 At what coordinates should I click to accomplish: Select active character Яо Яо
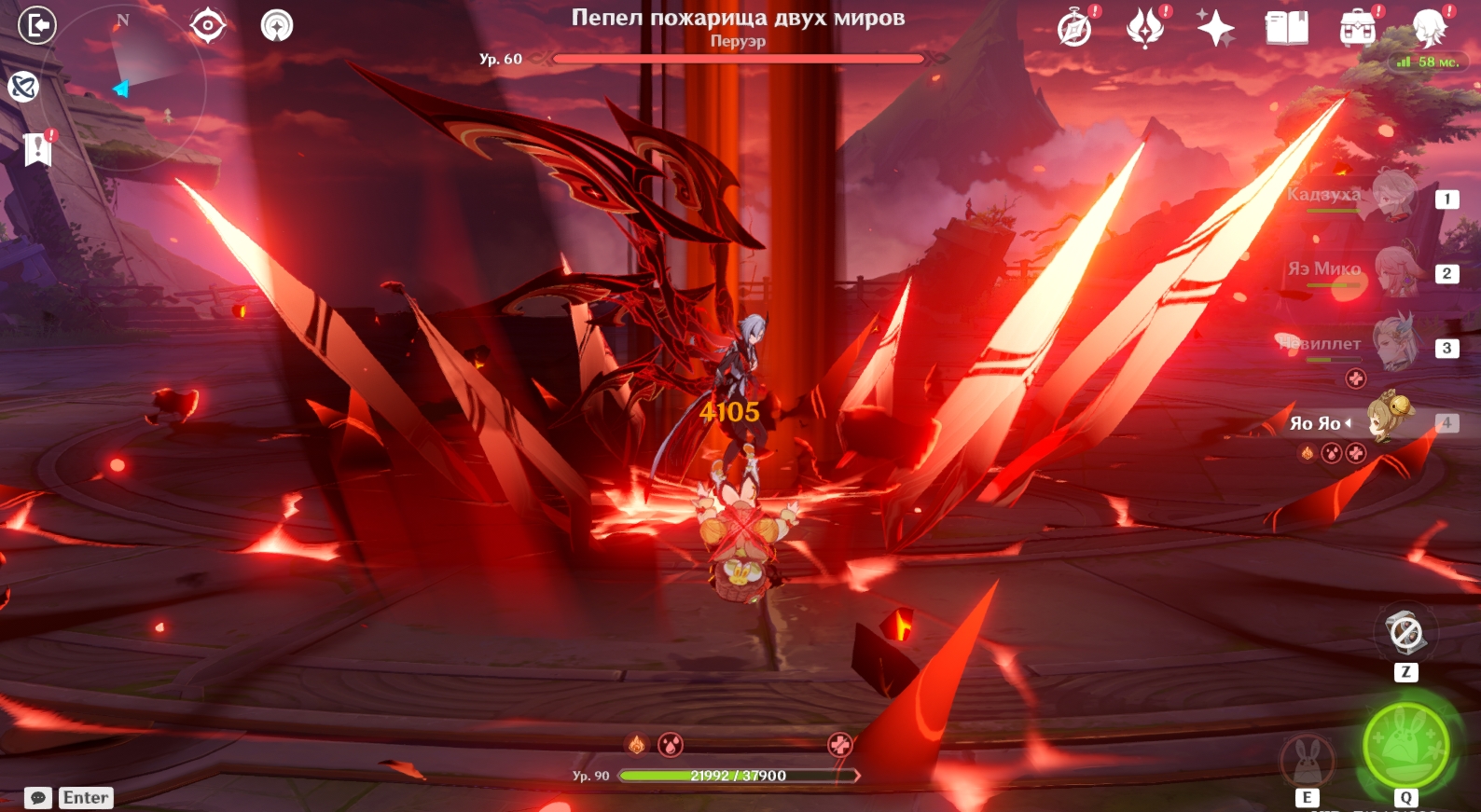click(x=1388, y=420)
